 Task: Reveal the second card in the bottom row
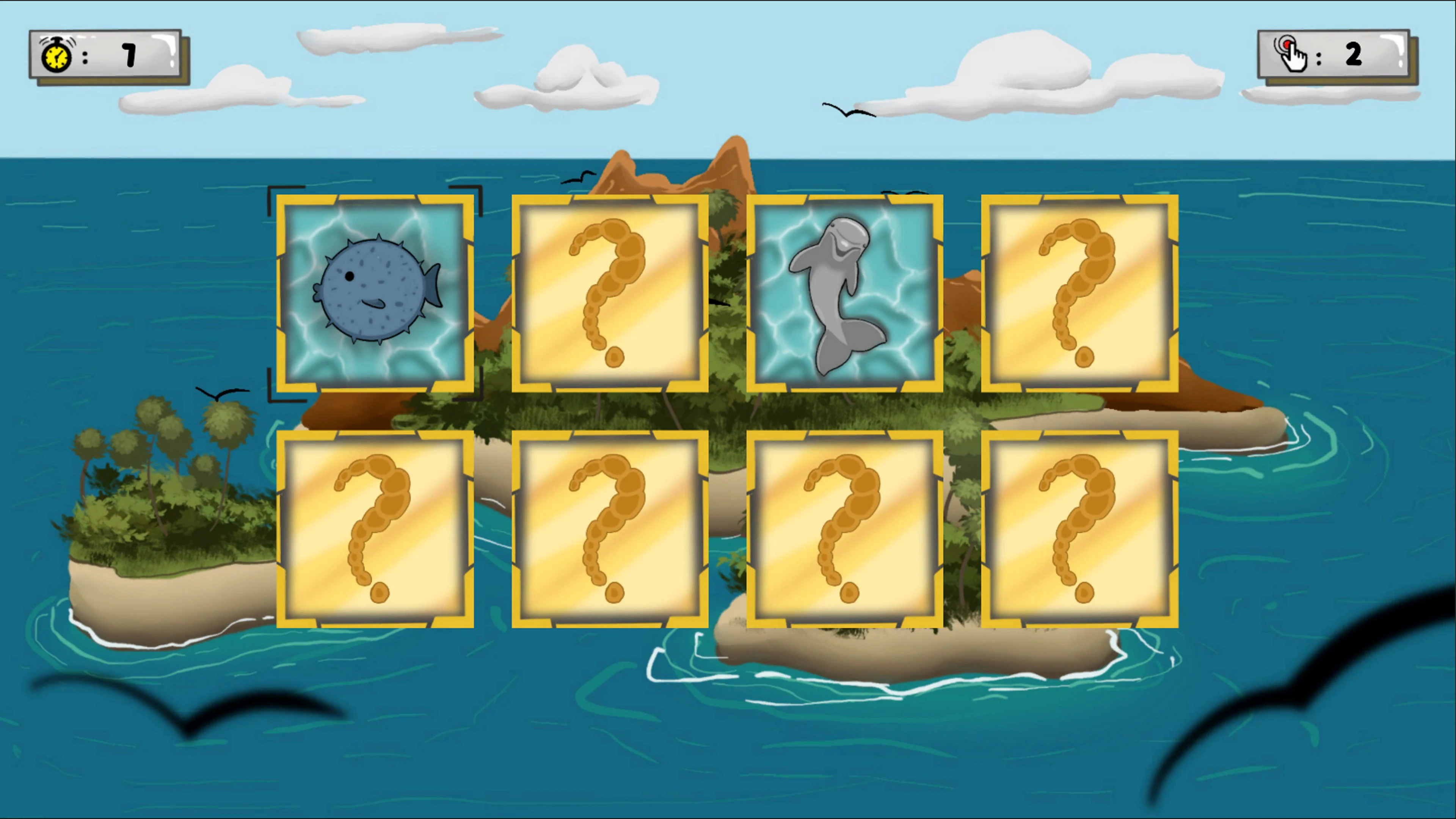point(609,529)
